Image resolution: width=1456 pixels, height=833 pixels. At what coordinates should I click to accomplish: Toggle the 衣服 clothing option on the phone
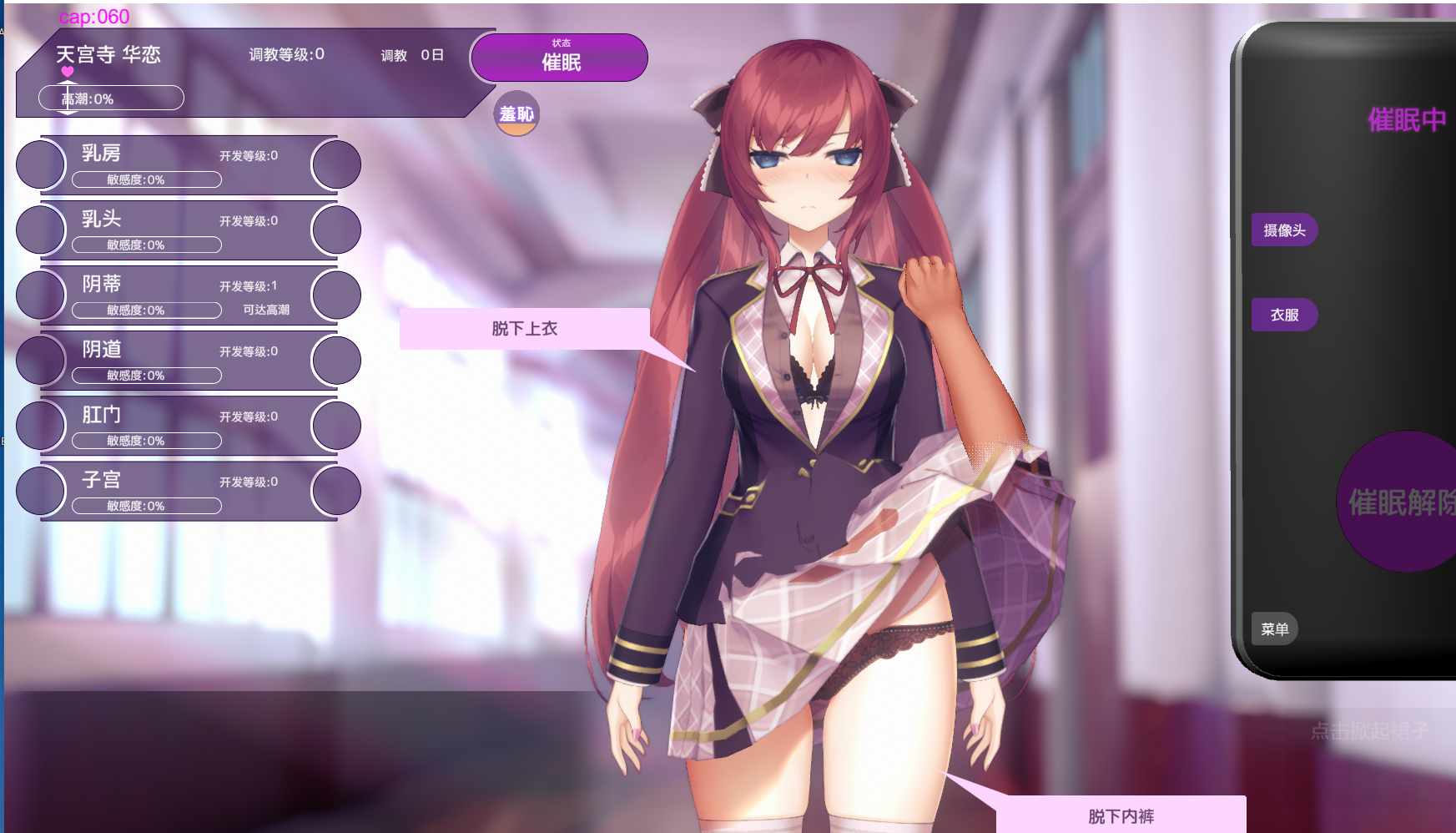(1283, 315)
